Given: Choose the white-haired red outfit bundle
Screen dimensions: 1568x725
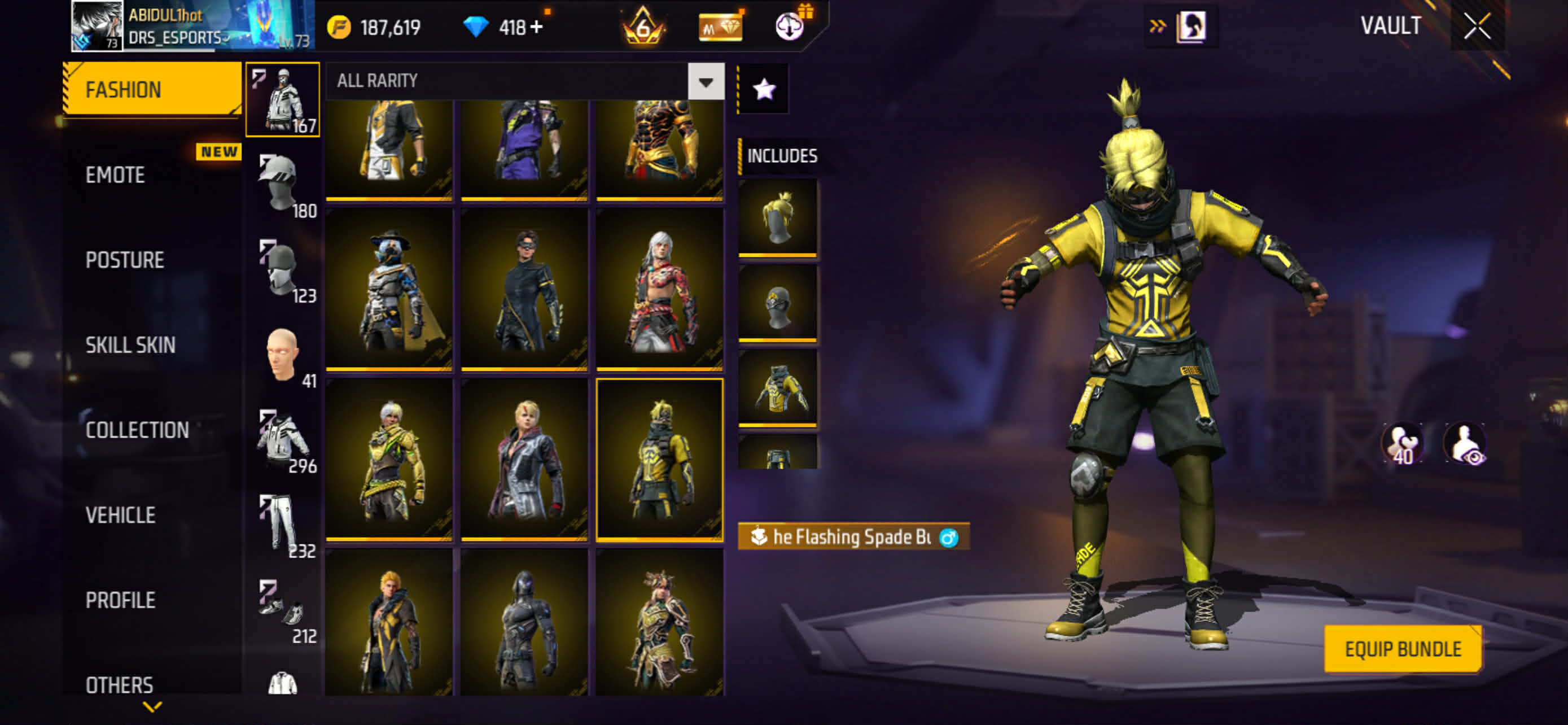Looking at the screenshot, I should pos(660,289).
